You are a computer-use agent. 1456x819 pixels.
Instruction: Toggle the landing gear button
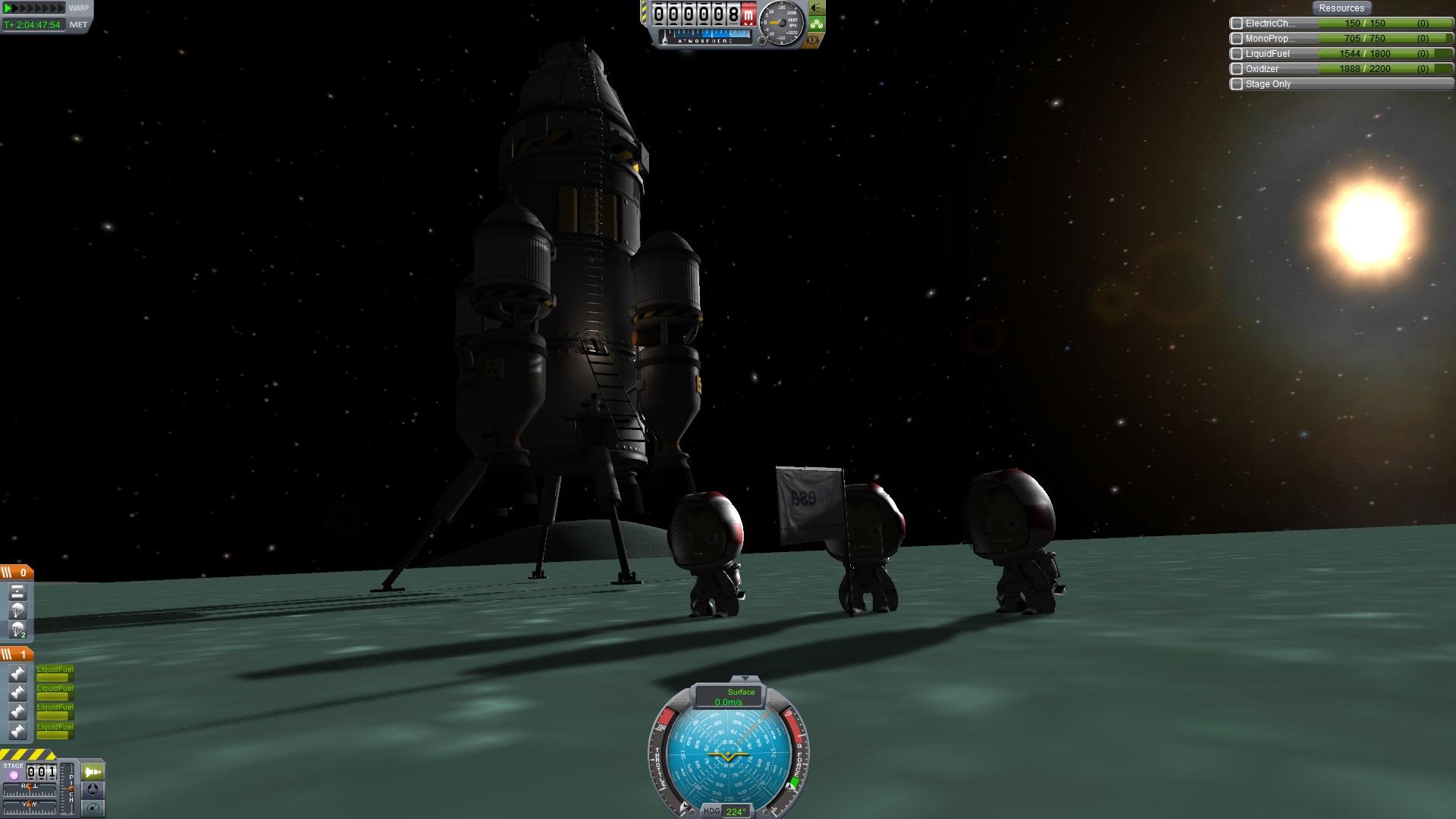(x=817, y=24)
